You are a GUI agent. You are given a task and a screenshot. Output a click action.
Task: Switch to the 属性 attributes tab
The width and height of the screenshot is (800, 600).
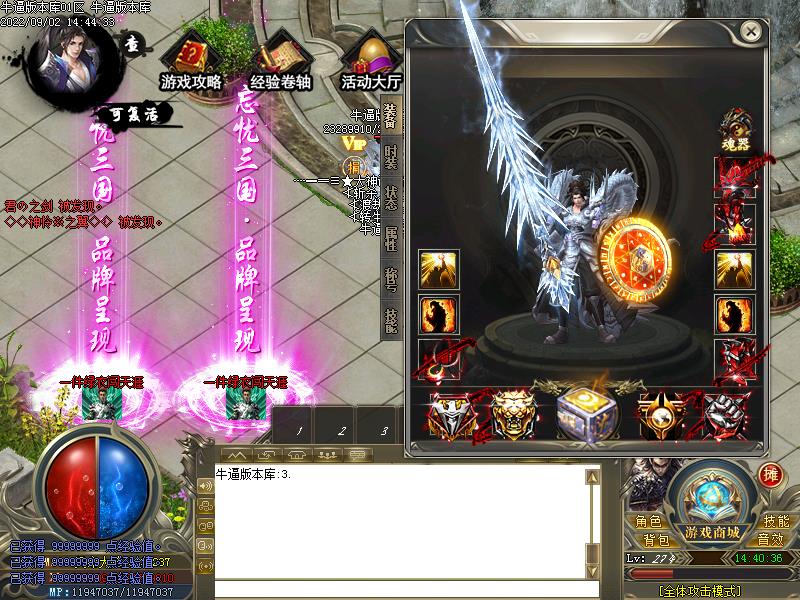(391, 237)
